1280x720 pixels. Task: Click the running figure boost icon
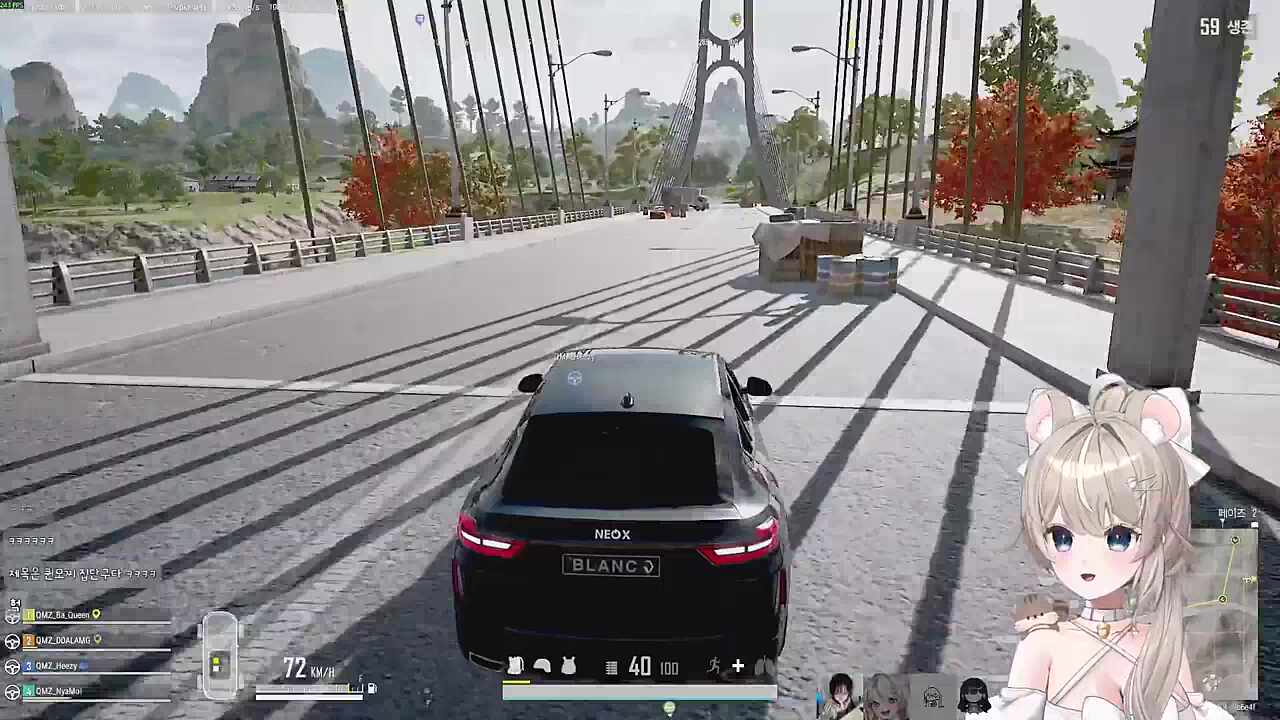point(714,666)
